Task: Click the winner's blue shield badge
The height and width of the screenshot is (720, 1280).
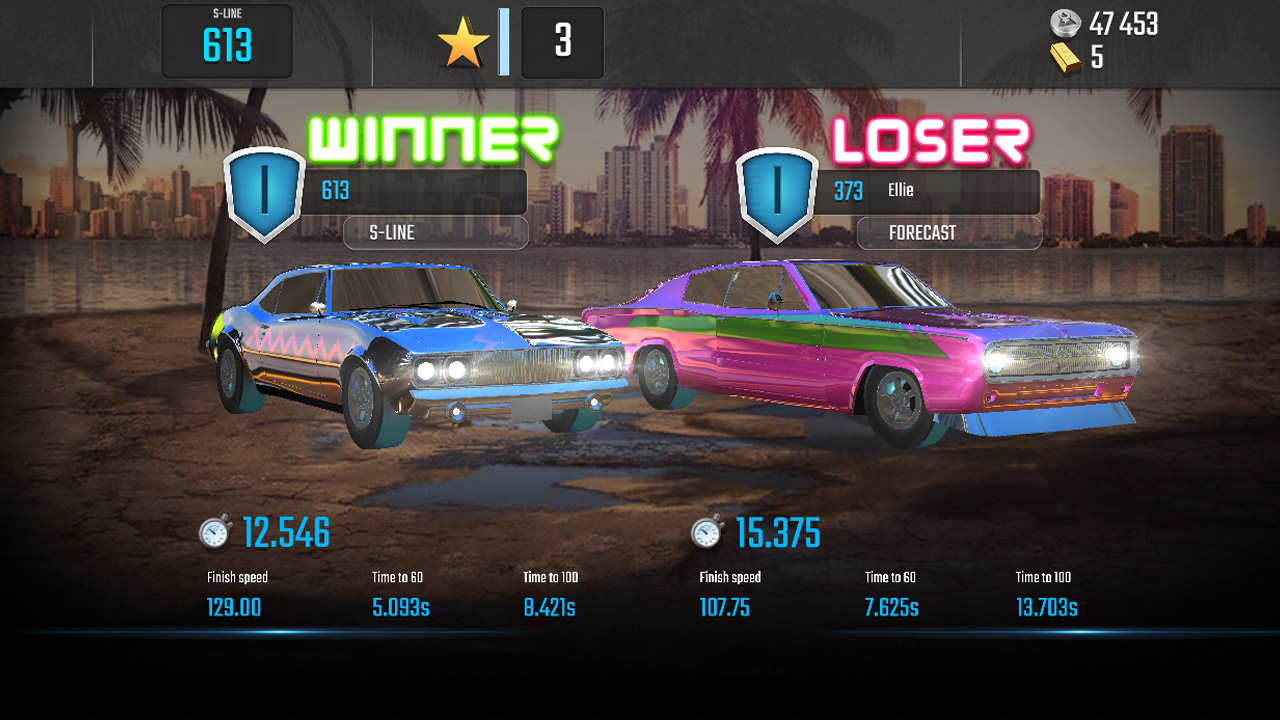Action: coord(265,194)
